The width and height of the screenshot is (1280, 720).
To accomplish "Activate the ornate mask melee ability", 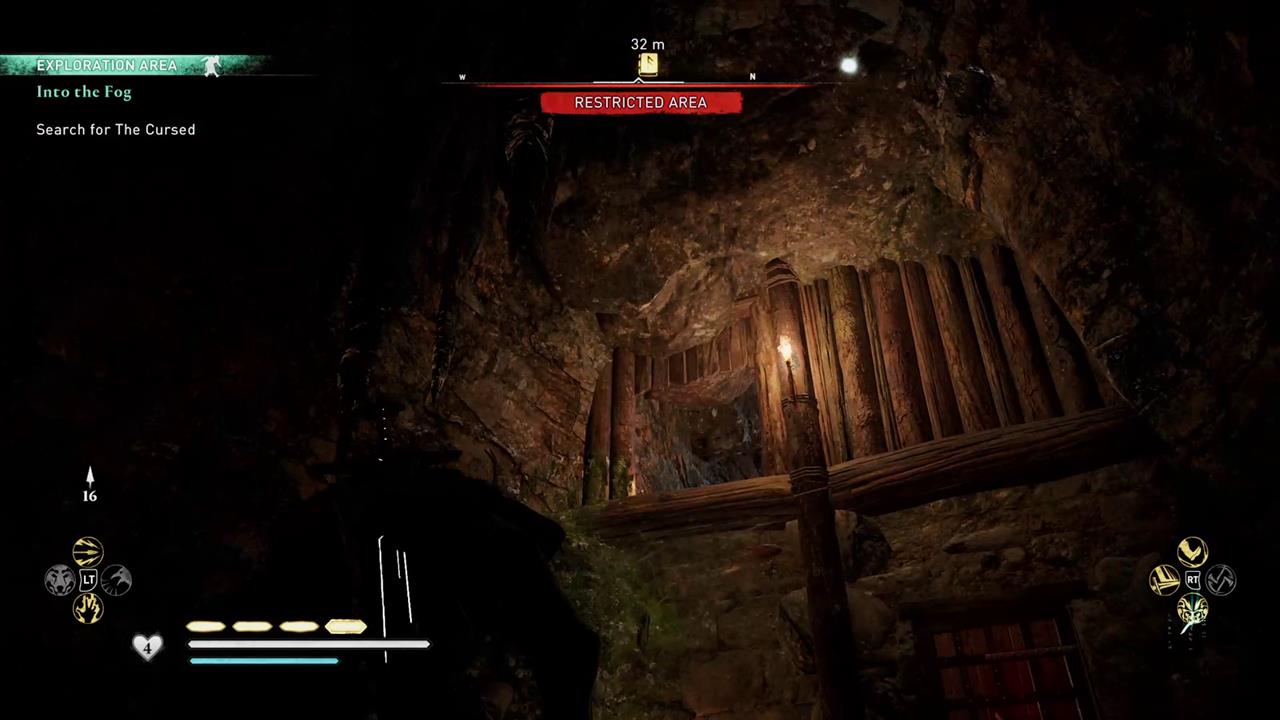I will click(x=1192, y=608).
